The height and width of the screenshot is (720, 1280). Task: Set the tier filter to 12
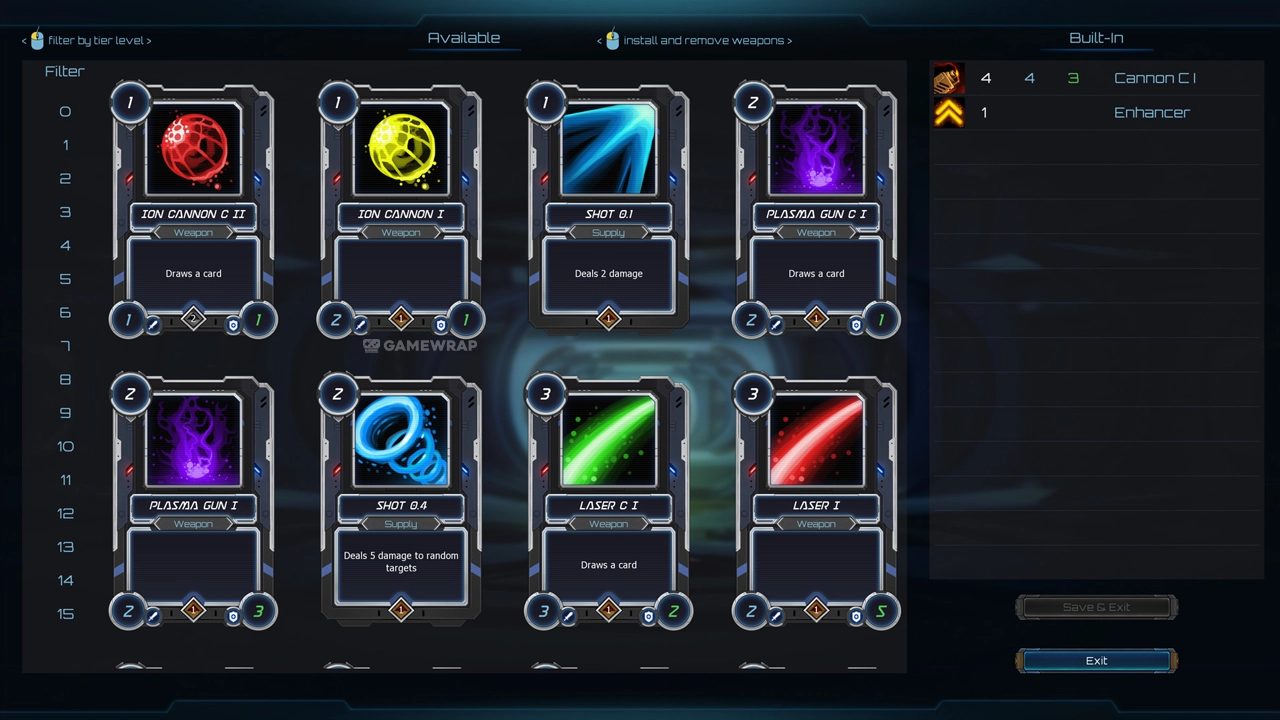(x=65, y=514)
